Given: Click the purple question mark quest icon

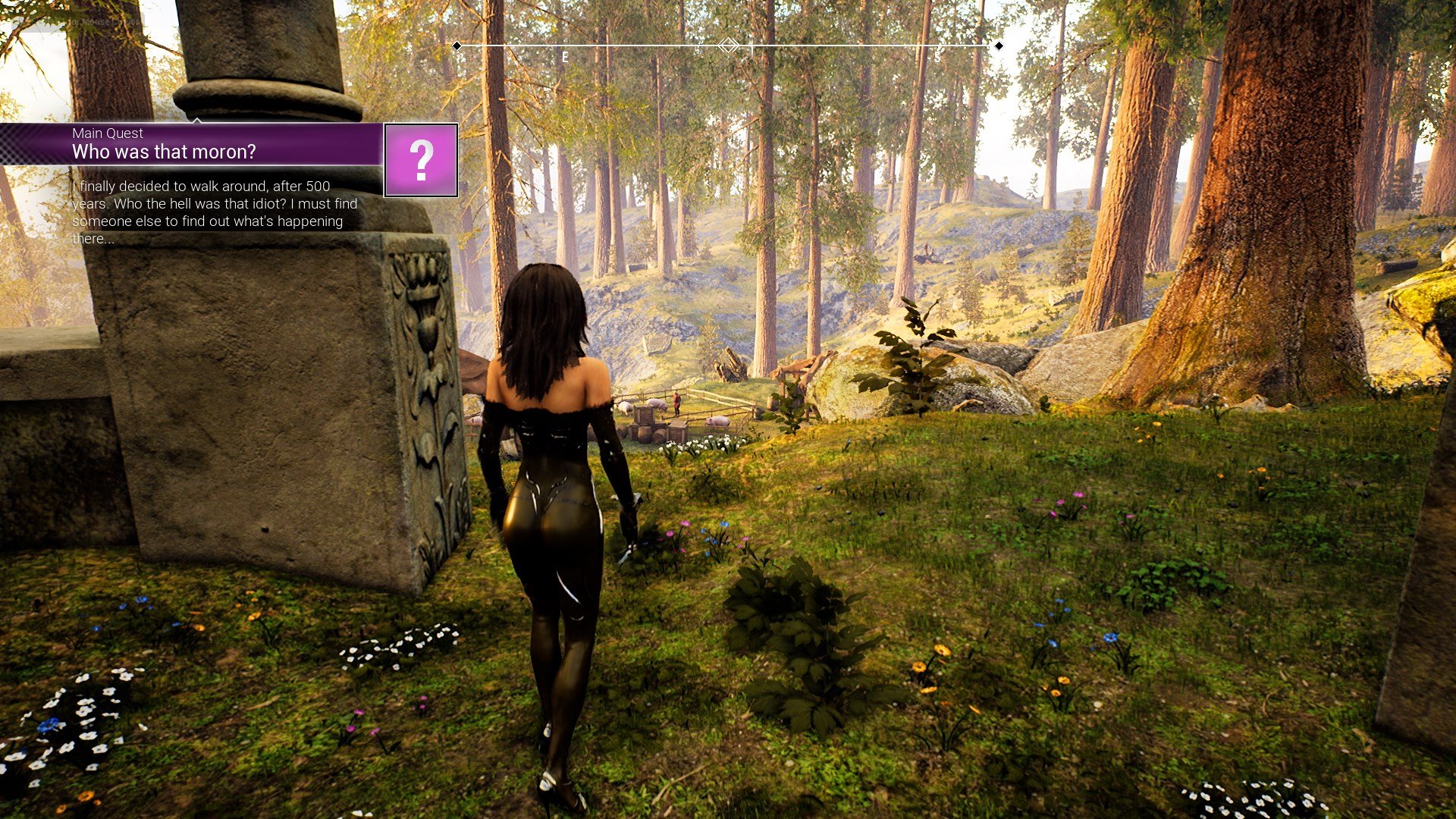Looking at the screenshot, I should click(421, 160).
